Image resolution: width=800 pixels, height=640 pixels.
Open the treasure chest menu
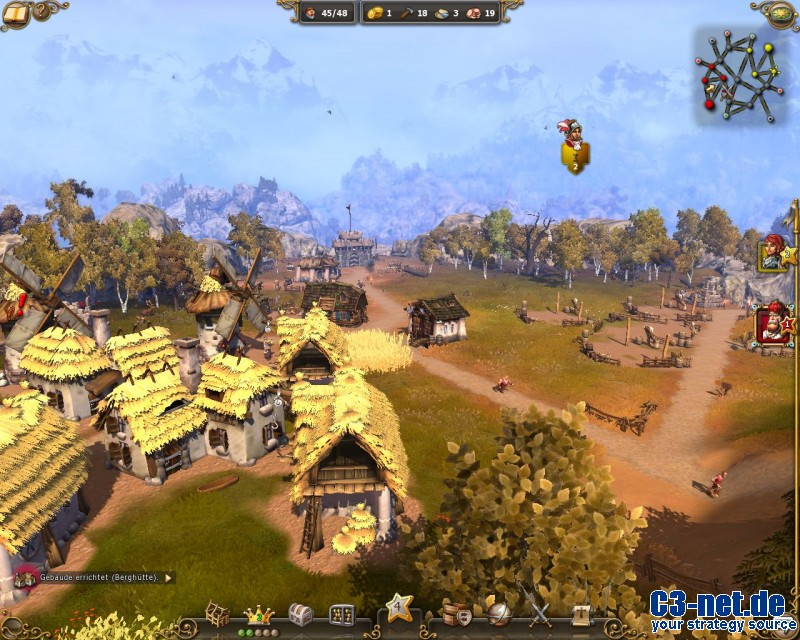click(300, 613)
